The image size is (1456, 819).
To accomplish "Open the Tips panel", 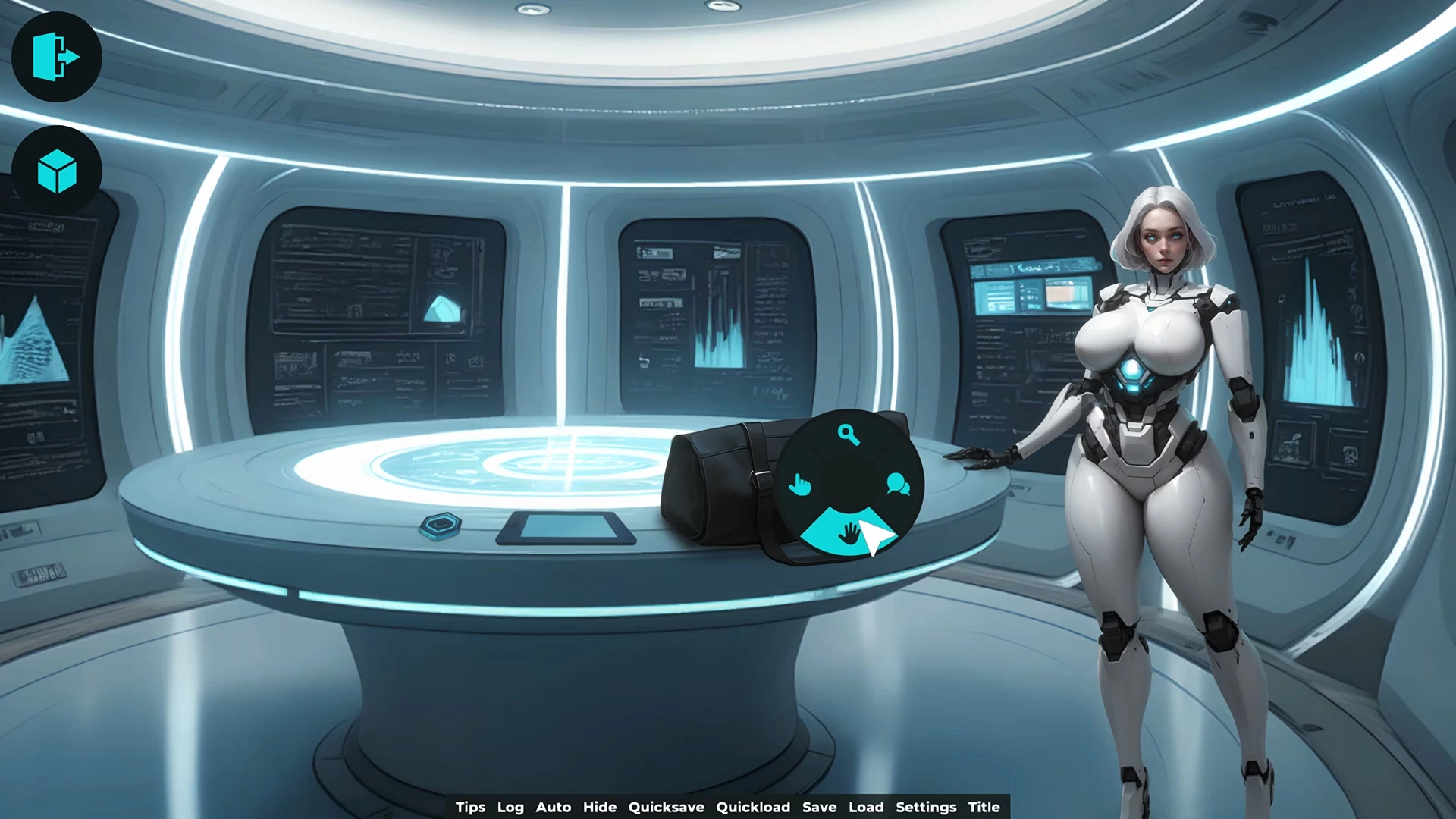I will coord(470,807).
